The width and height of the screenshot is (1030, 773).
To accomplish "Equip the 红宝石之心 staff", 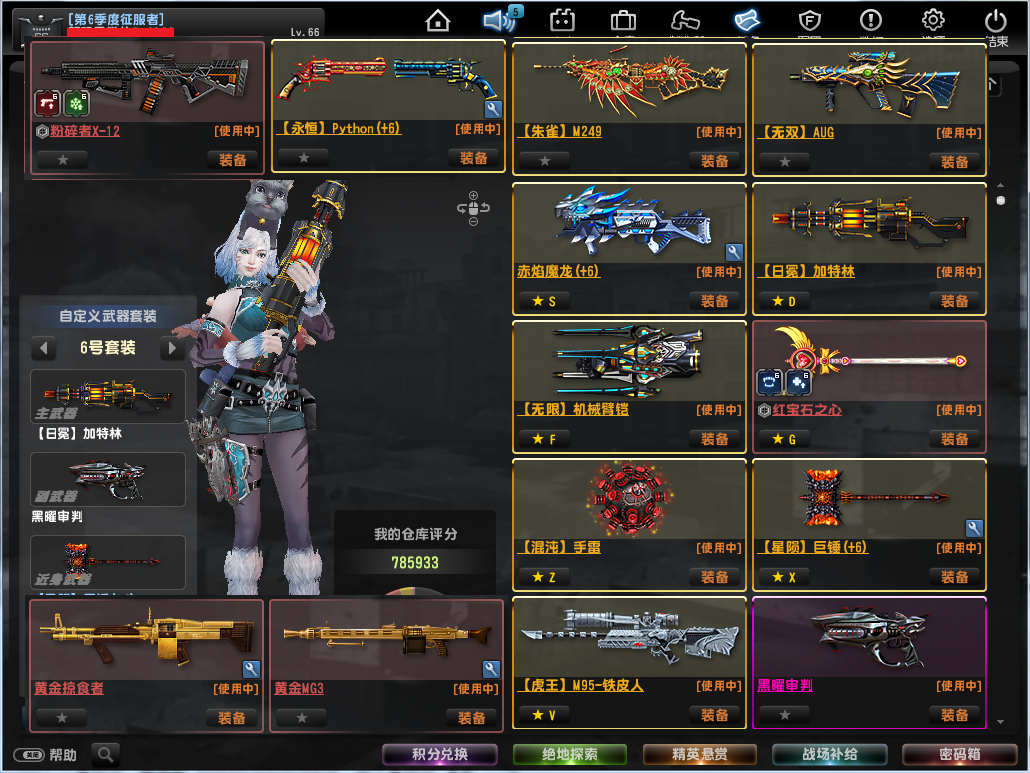I will pyautogui.click(x=955, y=439).
